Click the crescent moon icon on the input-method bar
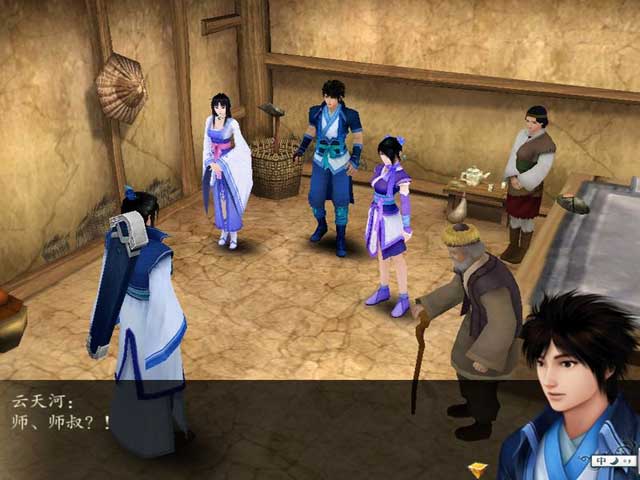Screen dimensions: 640x480 612,461
